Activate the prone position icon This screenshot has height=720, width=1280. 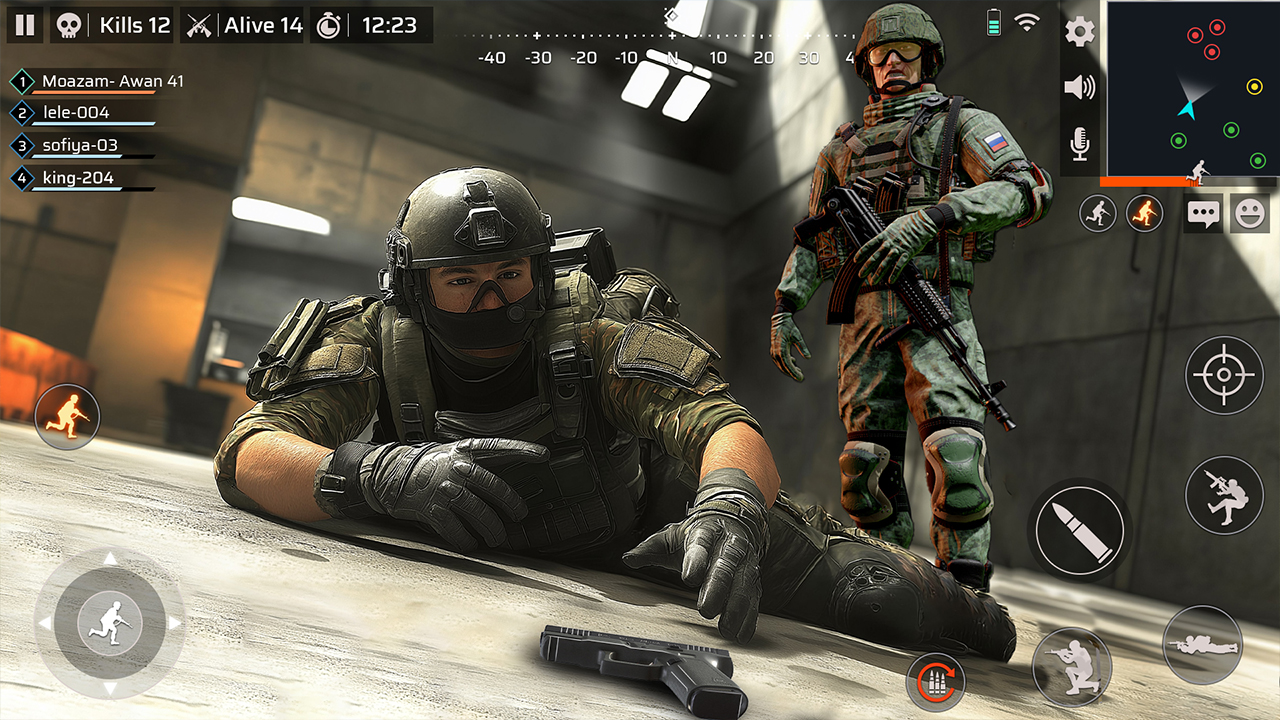(x=1205, y=647)
